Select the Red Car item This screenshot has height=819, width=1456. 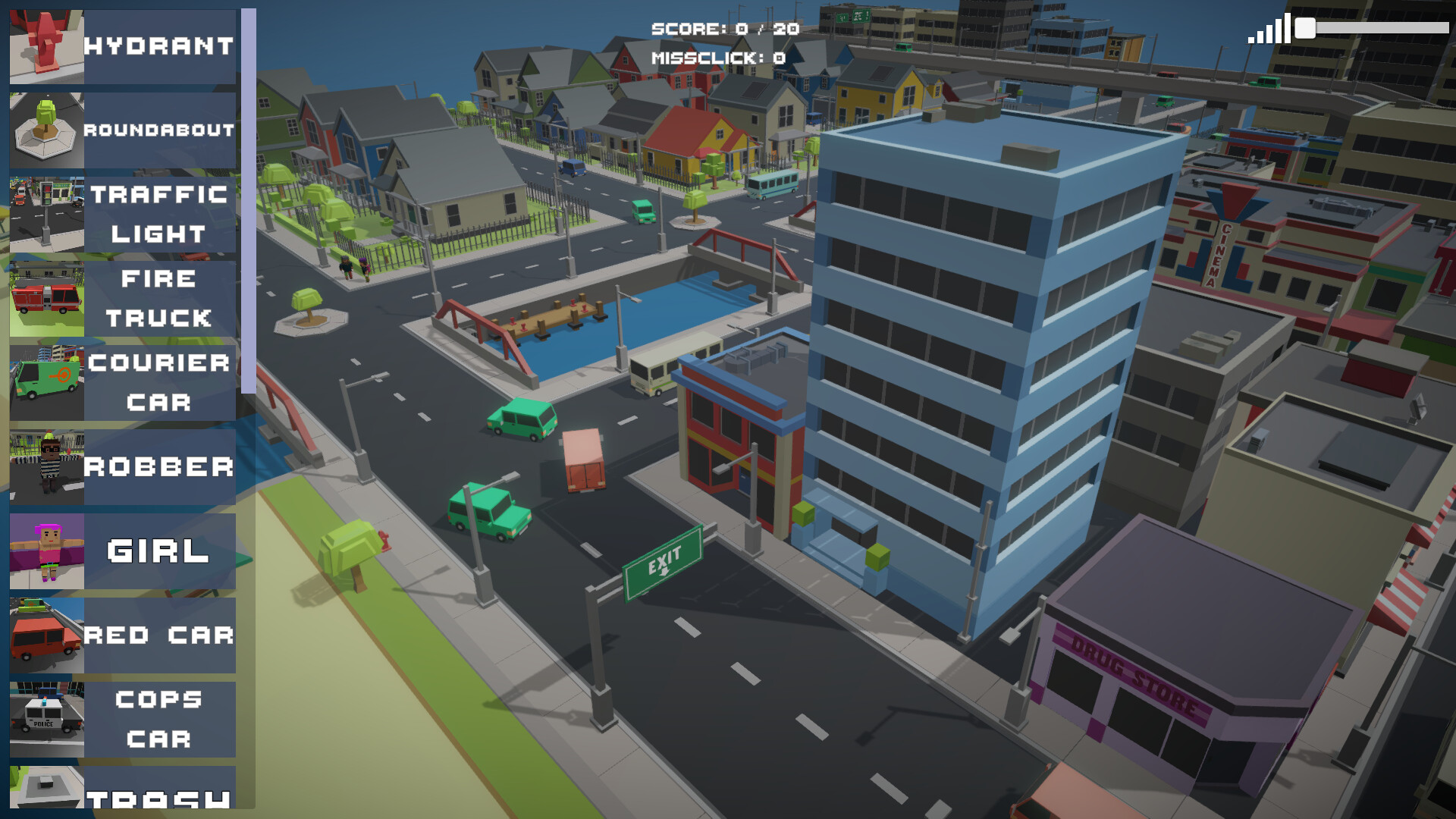point(123,635)
